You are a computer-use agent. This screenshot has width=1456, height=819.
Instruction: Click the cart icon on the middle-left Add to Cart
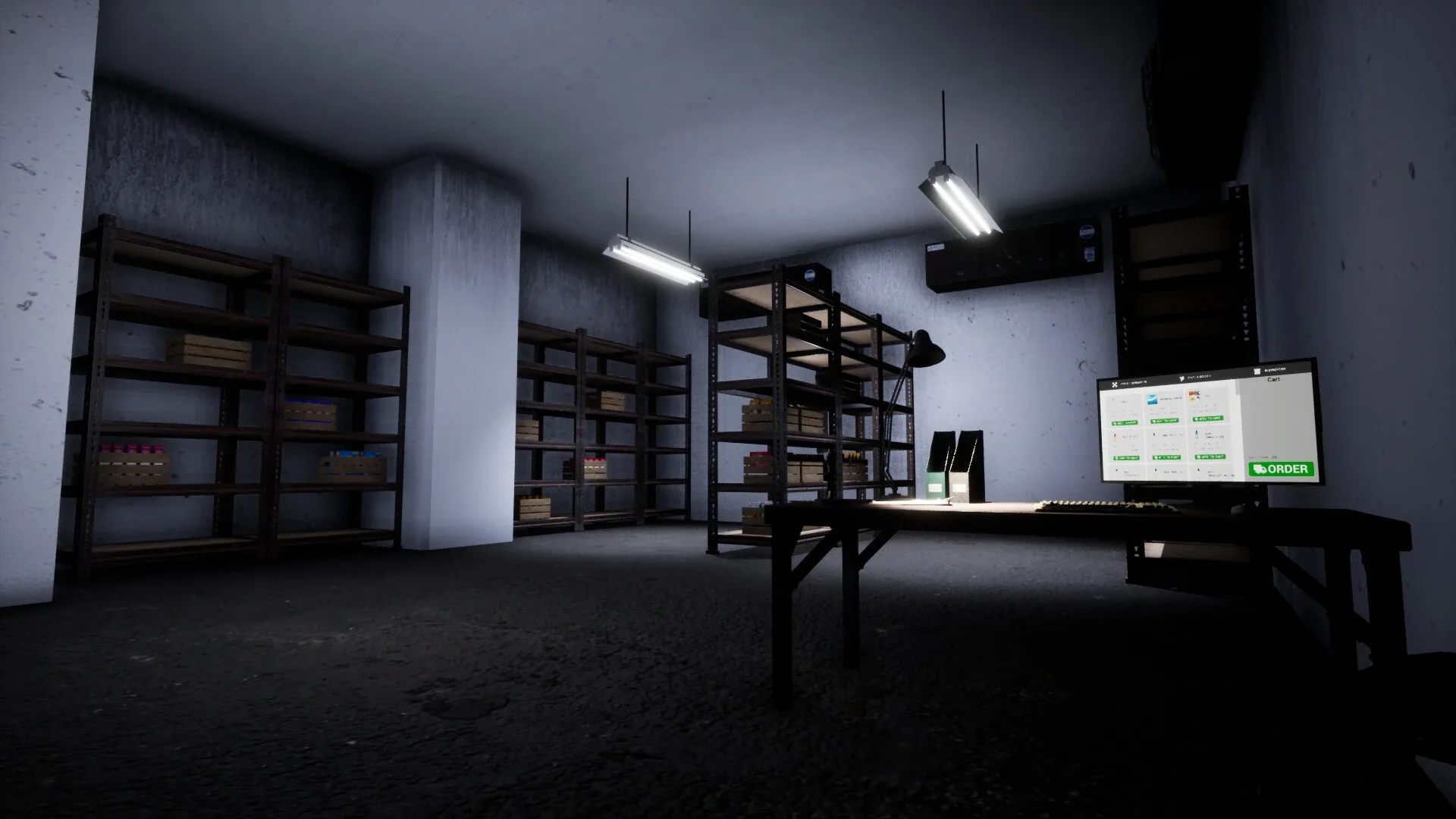click(x=1116, y=458)
